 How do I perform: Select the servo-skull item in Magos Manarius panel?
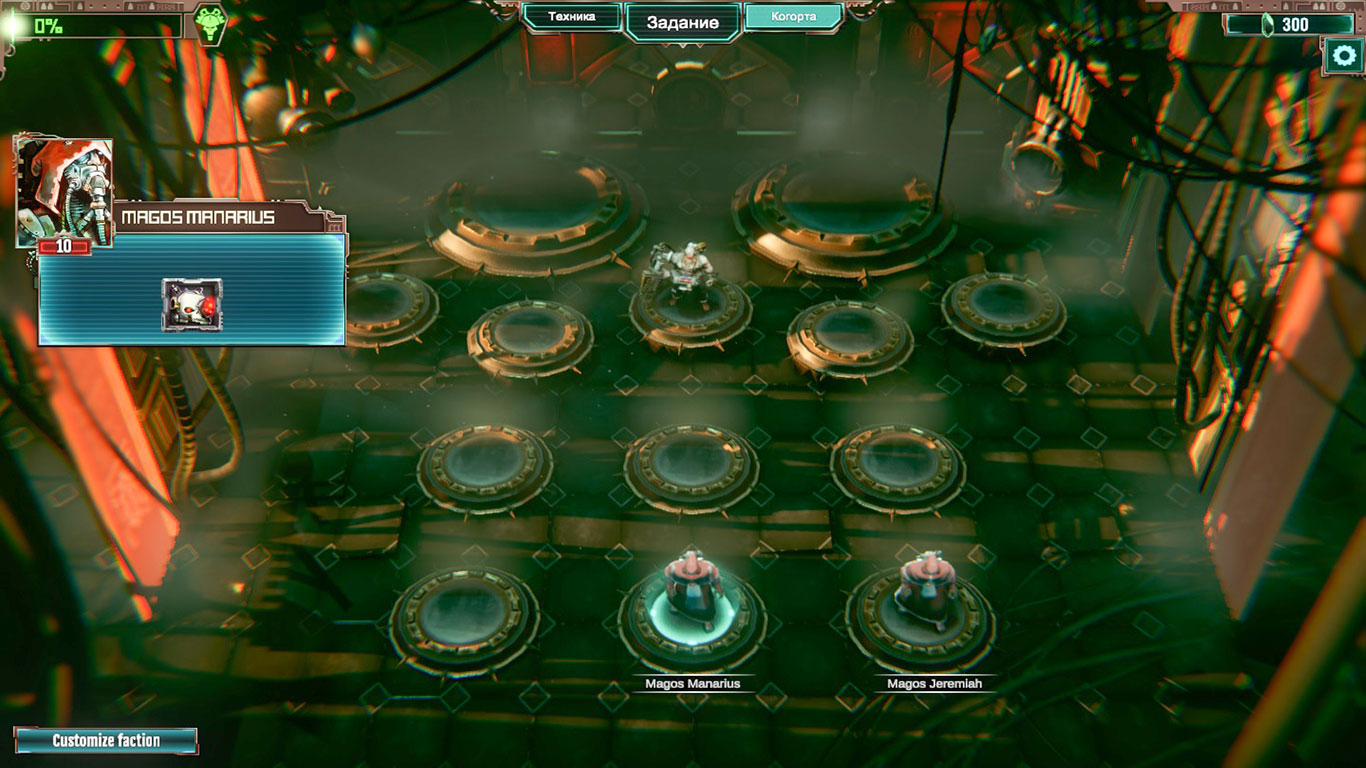[192, 305]
